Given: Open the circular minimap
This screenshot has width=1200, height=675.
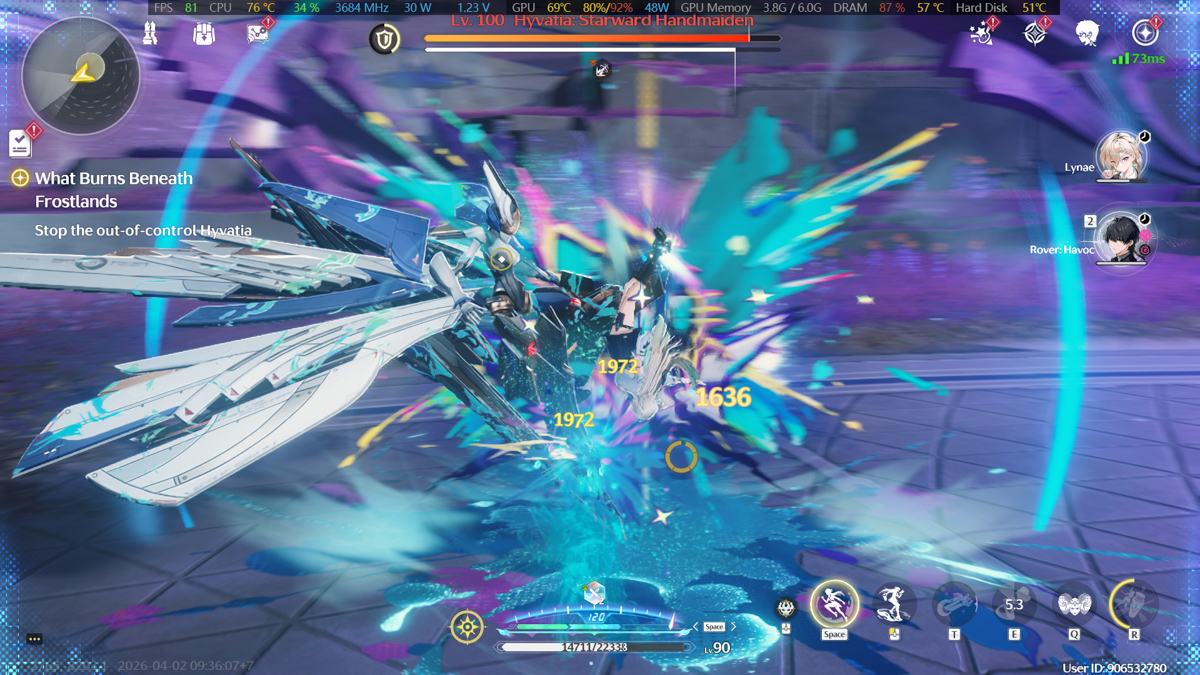Looking at the screenshot, I should click(80, 75).
